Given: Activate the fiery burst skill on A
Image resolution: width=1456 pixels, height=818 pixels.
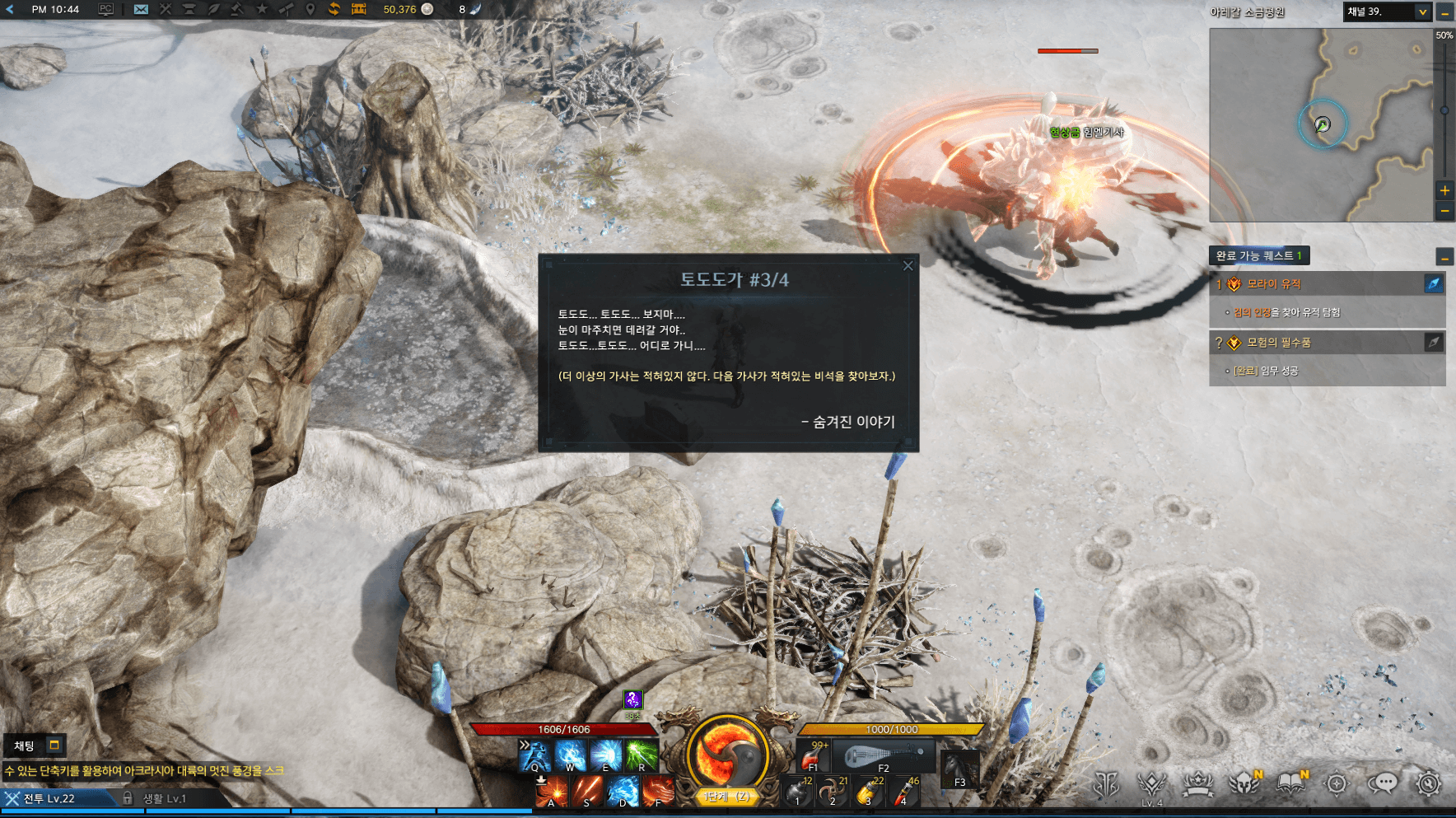Looking at the screenshot, I should pos(551,791).
